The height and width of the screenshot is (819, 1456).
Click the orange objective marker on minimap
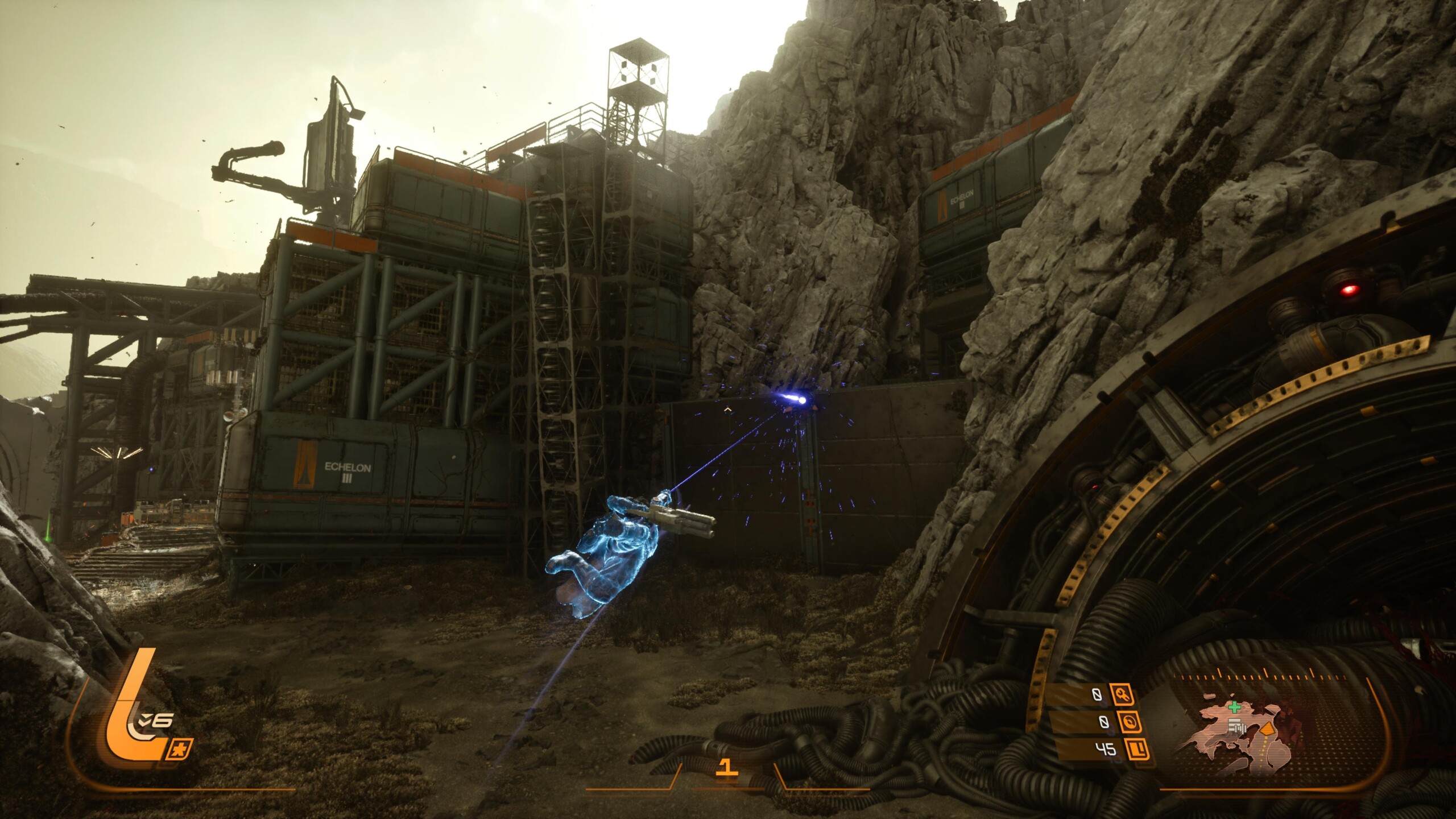point(1267,729)
